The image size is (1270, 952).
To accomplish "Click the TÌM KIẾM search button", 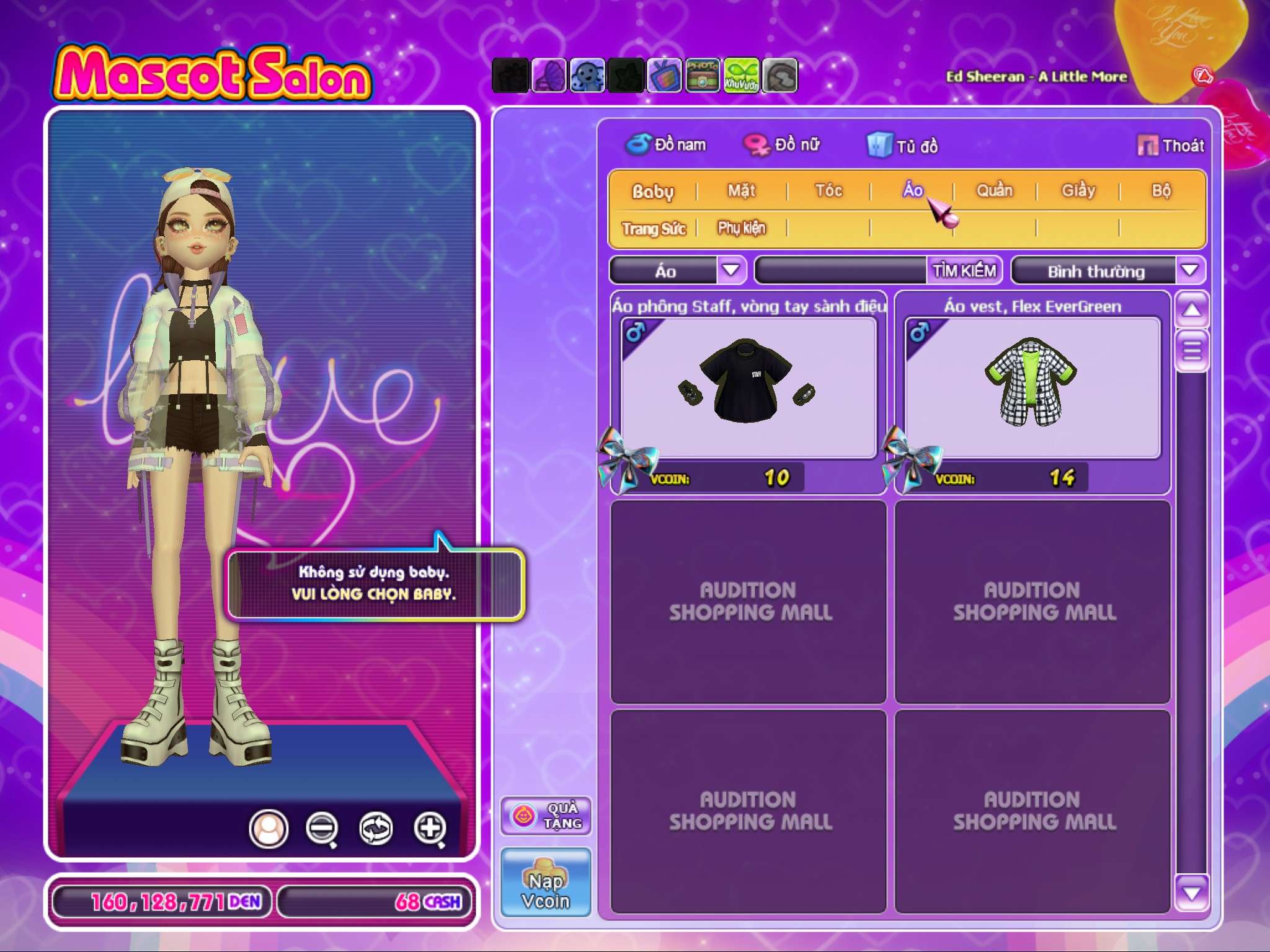I will 964,271.
